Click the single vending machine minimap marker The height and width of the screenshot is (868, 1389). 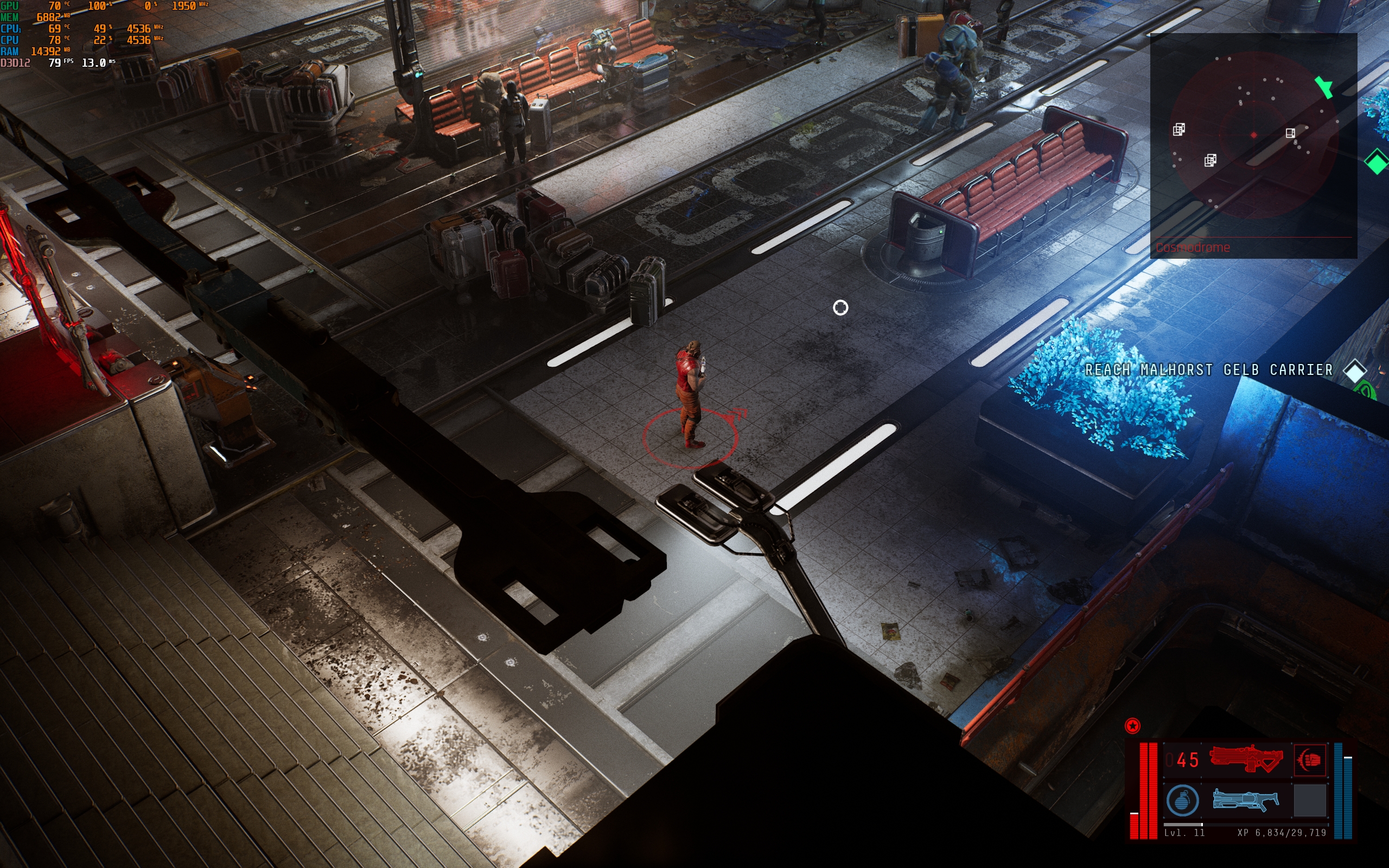(x=1290, y=133)
